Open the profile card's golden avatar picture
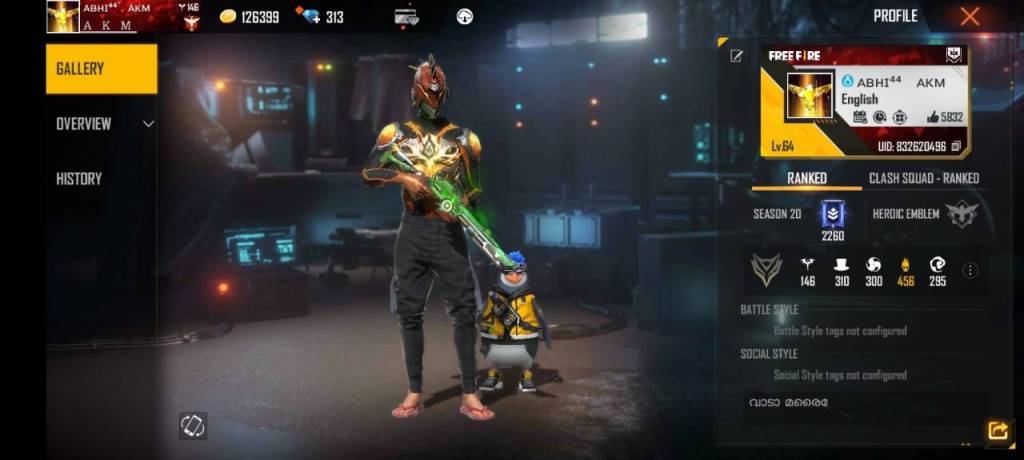1024x460 pixels. [x=810, y=98]
